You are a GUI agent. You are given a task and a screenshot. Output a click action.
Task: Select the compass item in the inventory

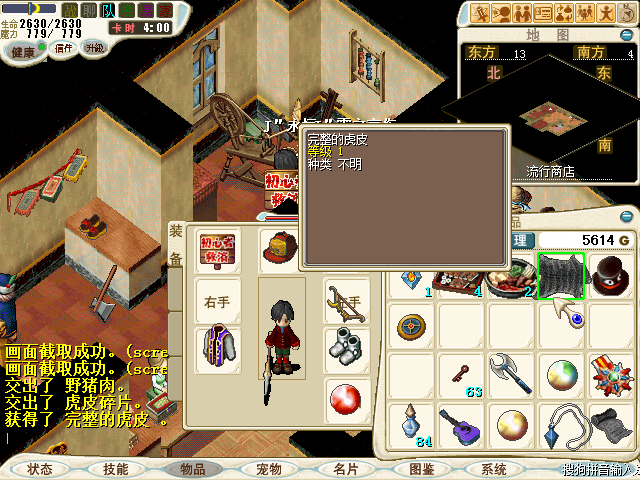(412, 326)
